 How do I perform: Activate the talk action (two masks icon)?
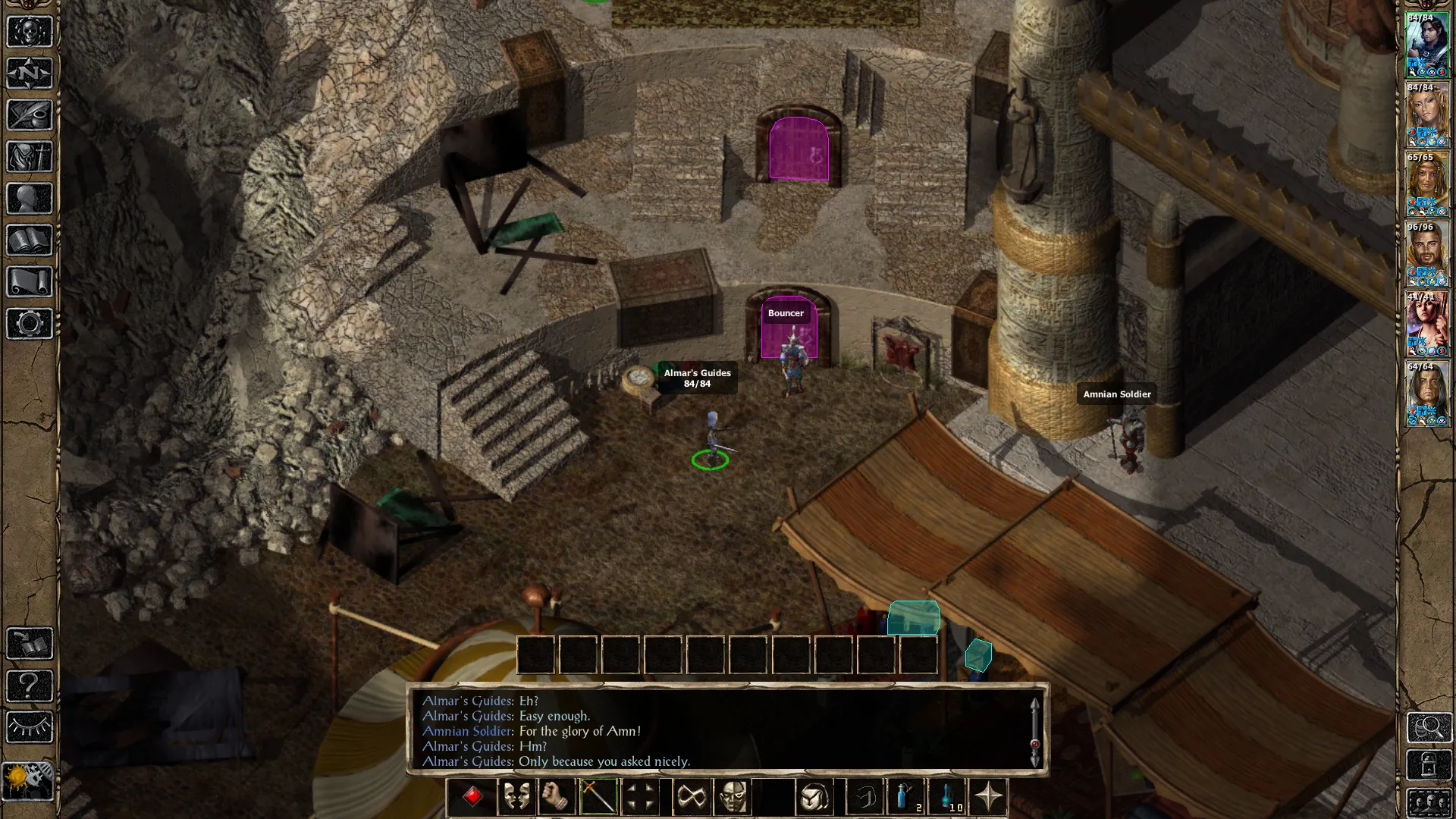(x=516, y=797)
